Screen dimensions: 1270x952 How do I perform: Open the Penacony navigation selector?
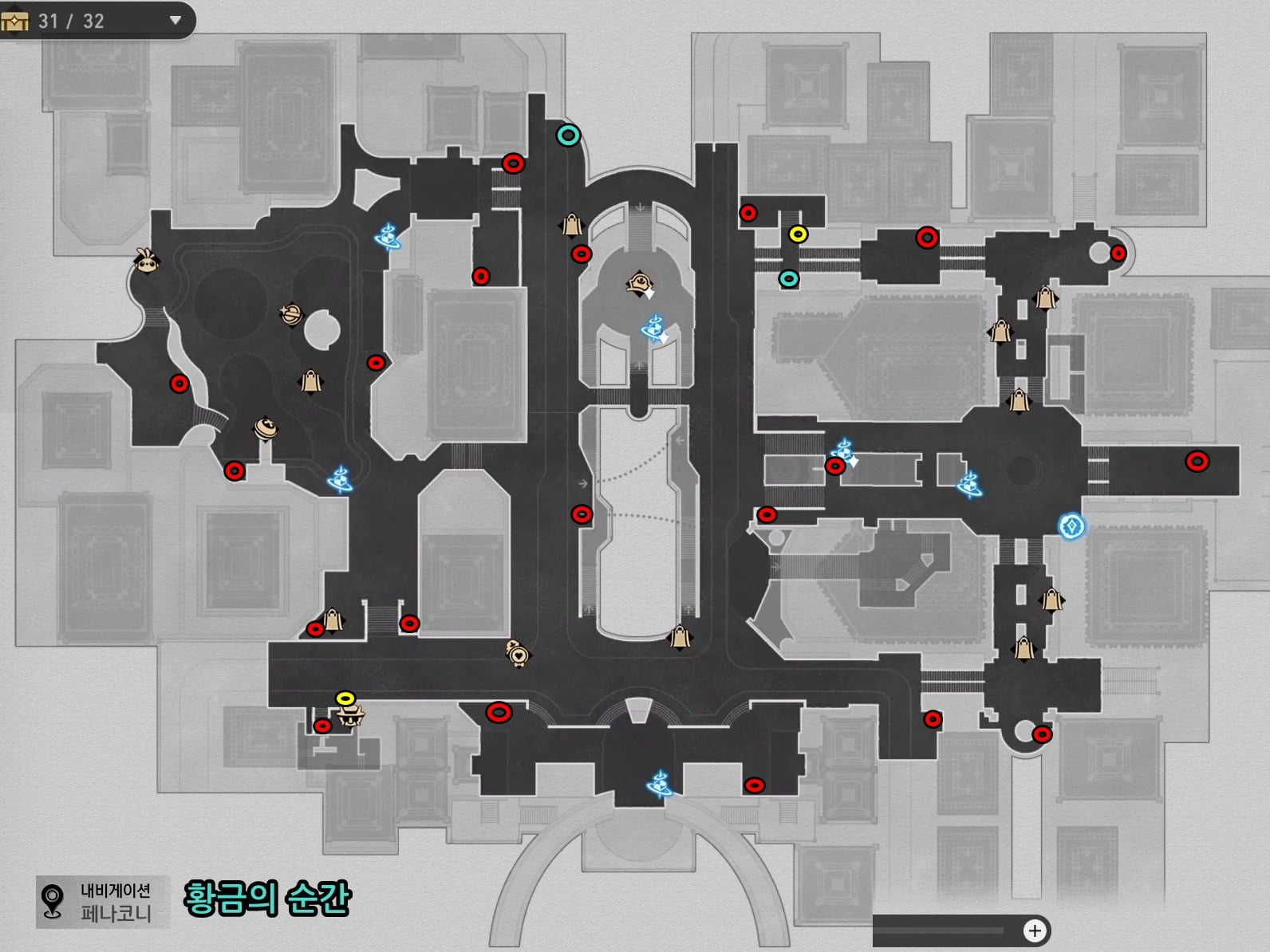coord(102,902)
